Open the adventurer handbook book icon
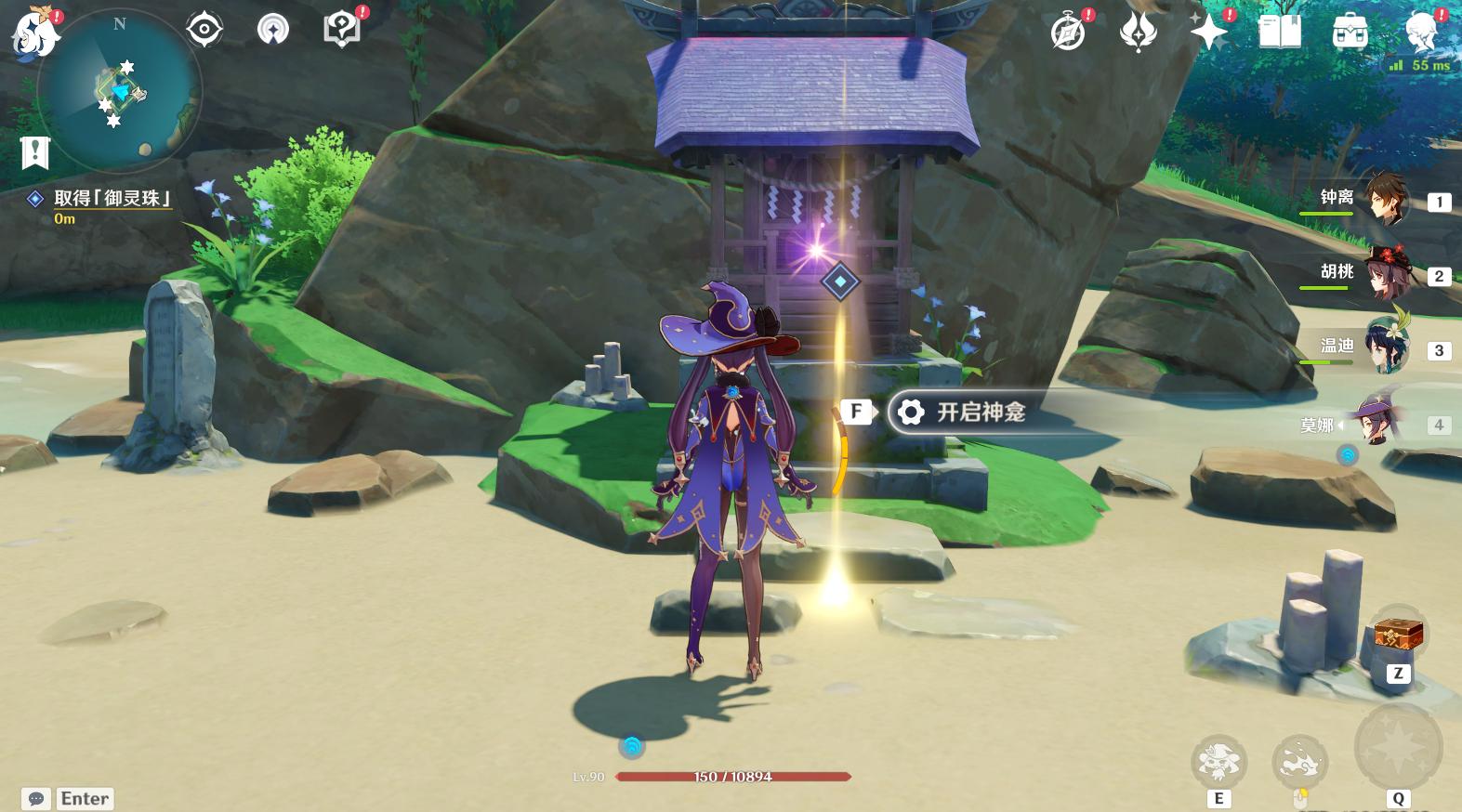The width and height of the screenshot is (1462, 812). (1280, 33)
